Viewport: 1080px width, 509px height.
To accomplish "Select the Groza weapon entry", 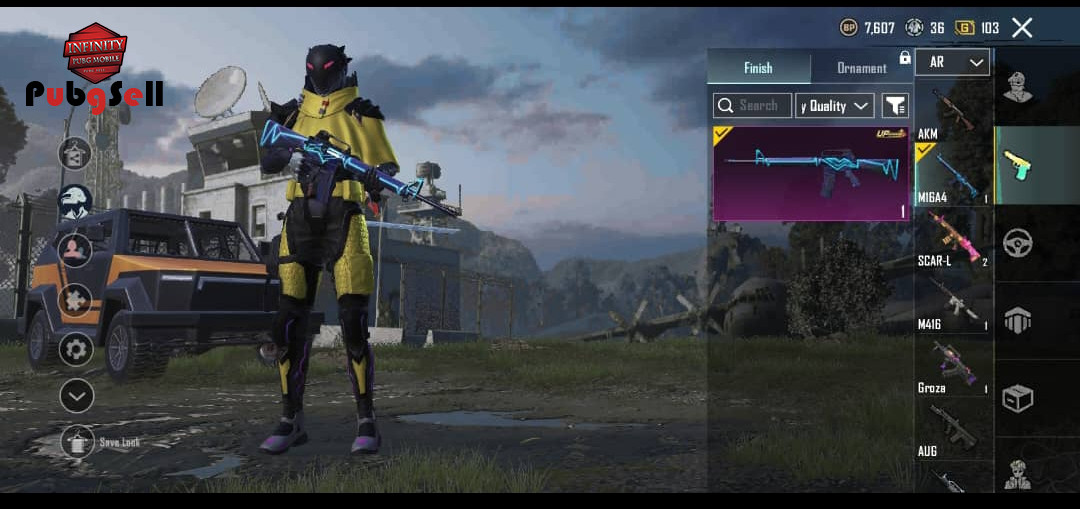I will (x=952, y=368).
